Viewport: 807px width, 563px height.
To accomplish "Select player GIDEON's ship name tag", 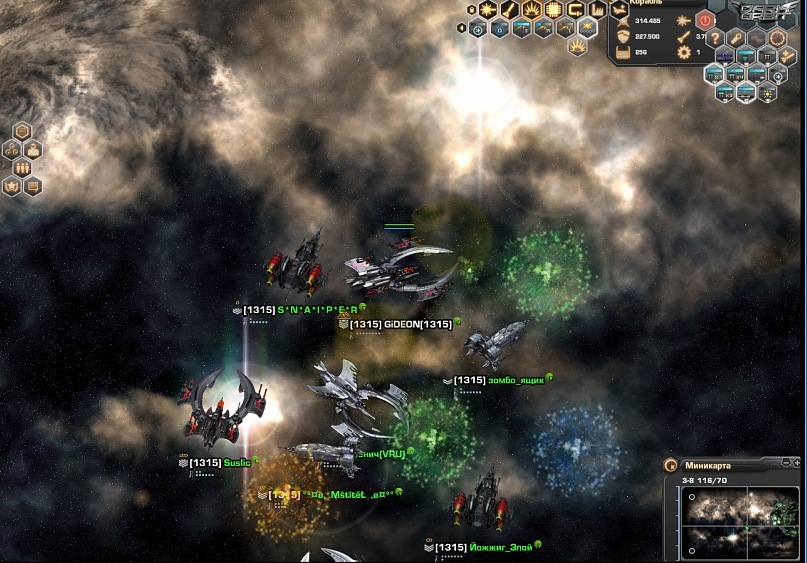I will click(x=402, y=324).
